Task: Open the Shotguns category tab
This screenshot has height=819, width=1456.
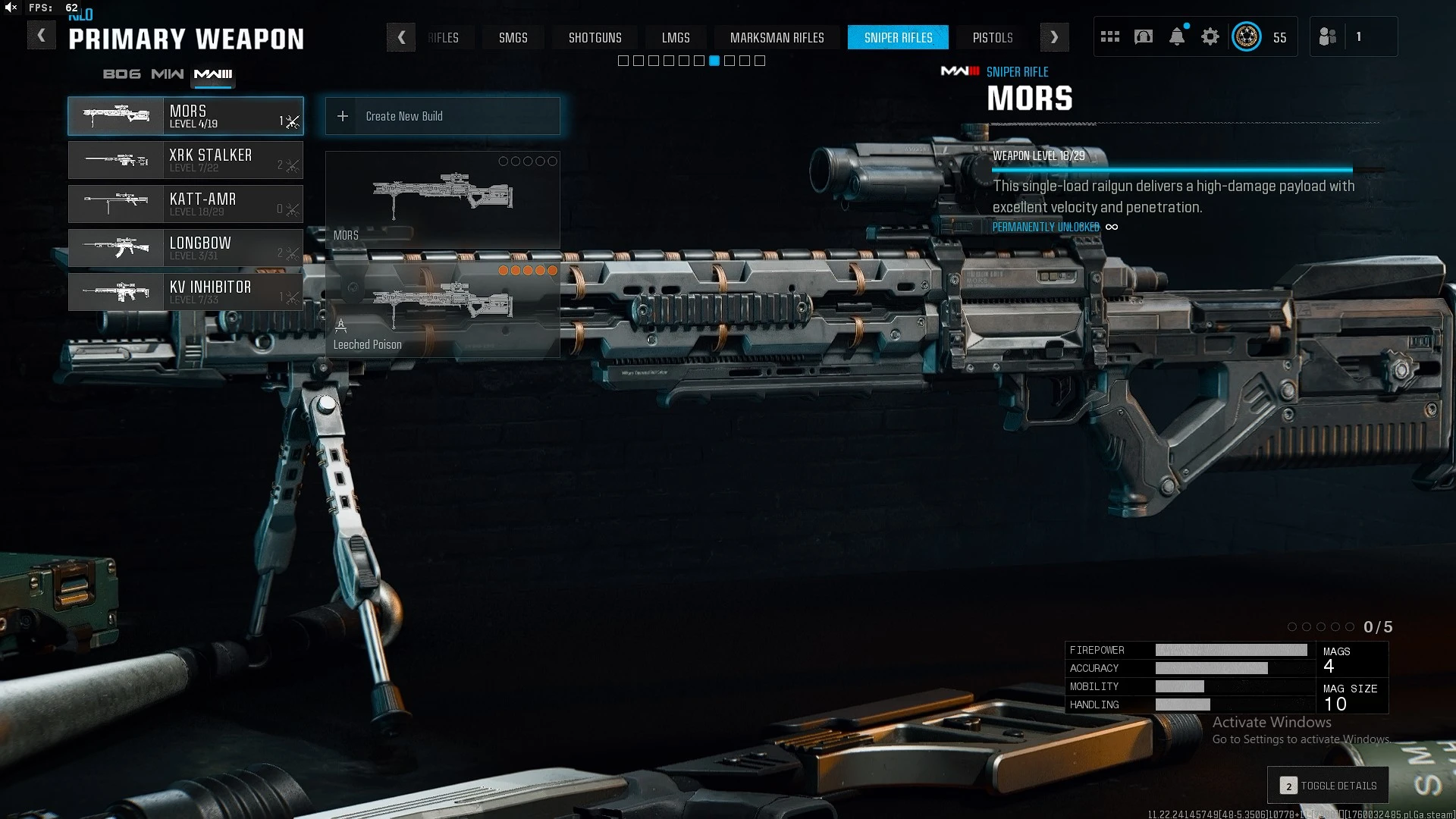Action: click(x=595, y=37)
